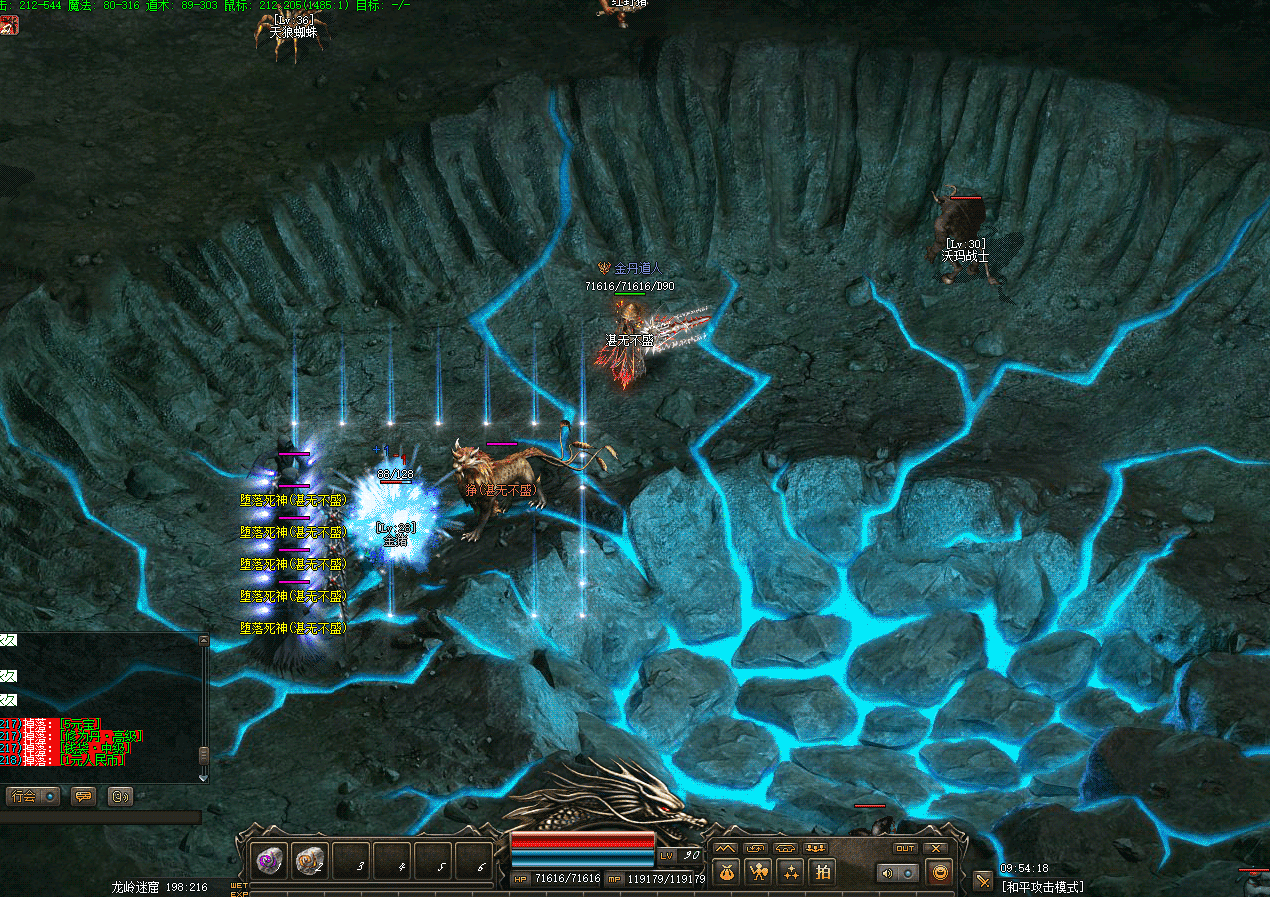Use the orange scroll in hotbar slot 2
Viewport: 1270px width, 897px height.
click(x=311, y=860)
